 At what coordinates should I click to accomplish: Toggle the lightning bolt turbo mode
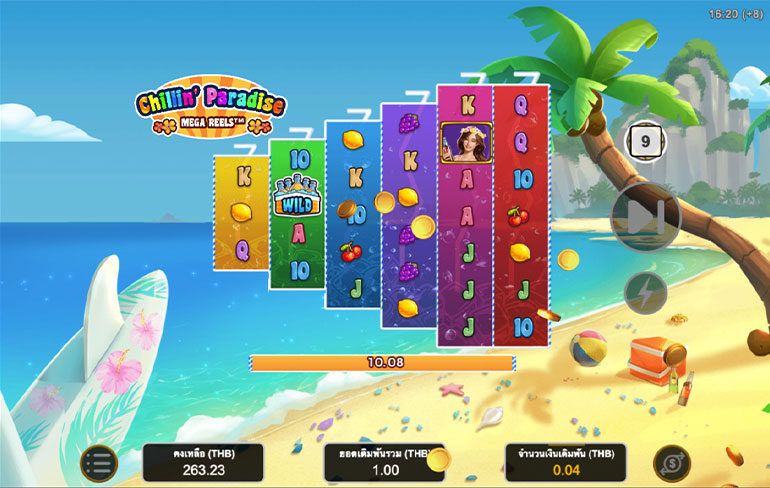point(645,292)
